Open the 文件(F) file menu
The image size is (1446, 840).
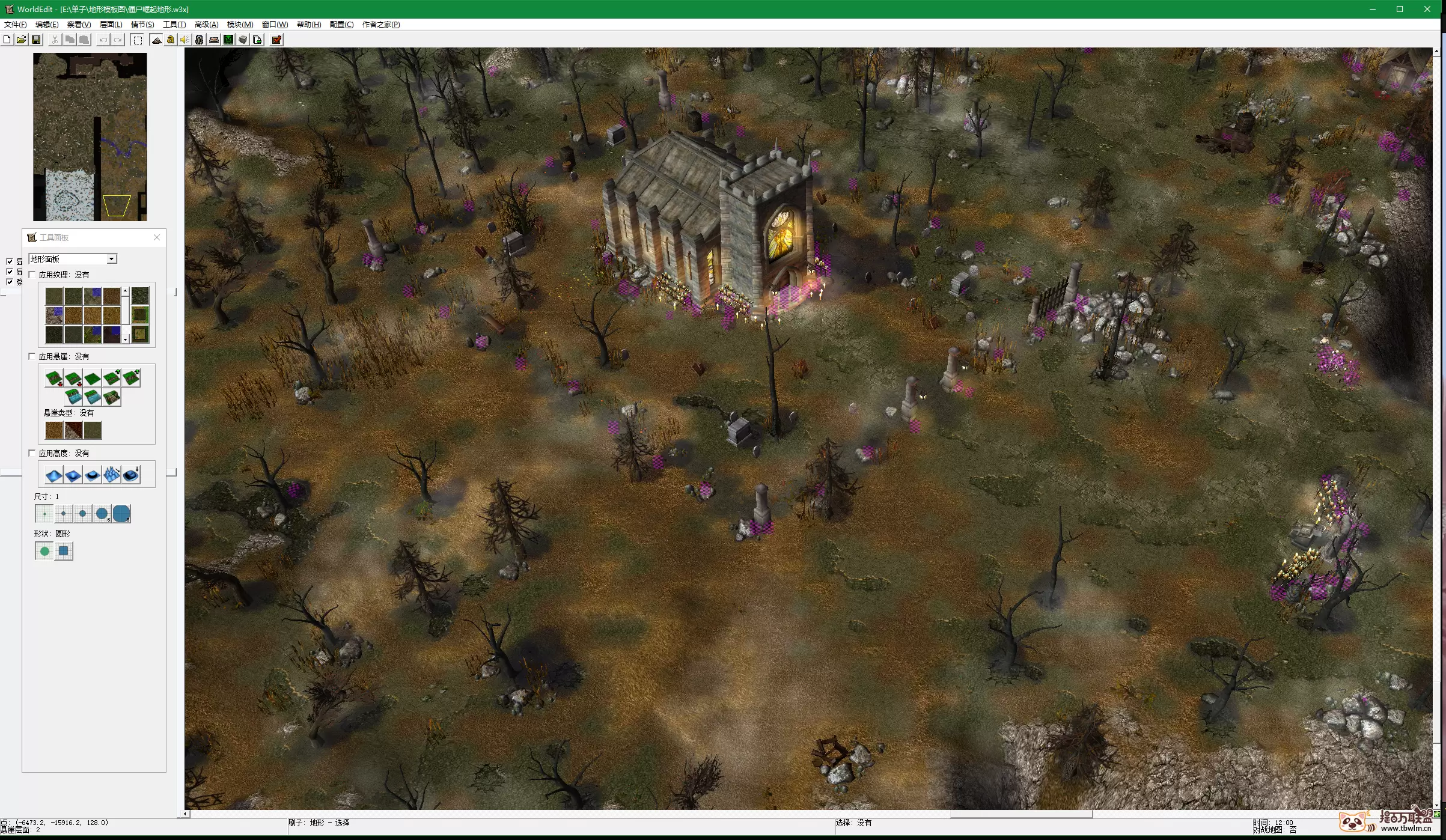click(15, 25)
